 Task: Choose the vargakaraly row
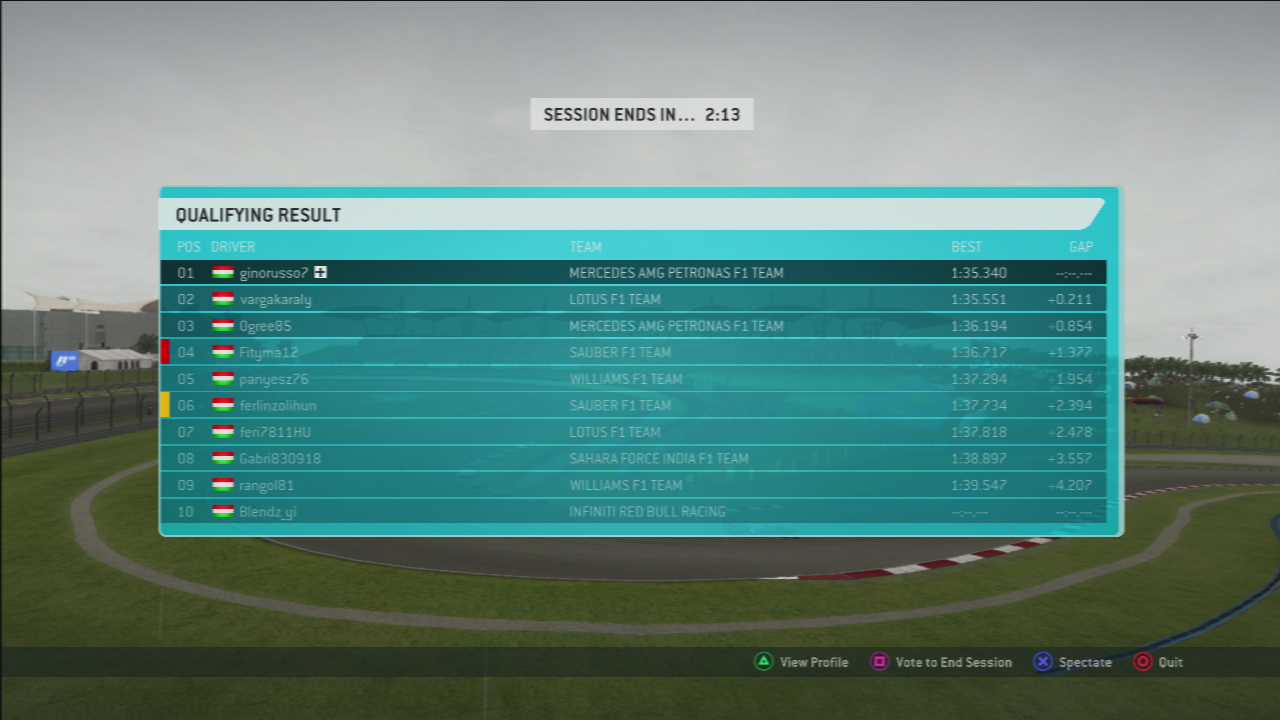pyautogui.click(x=275, y=299)
